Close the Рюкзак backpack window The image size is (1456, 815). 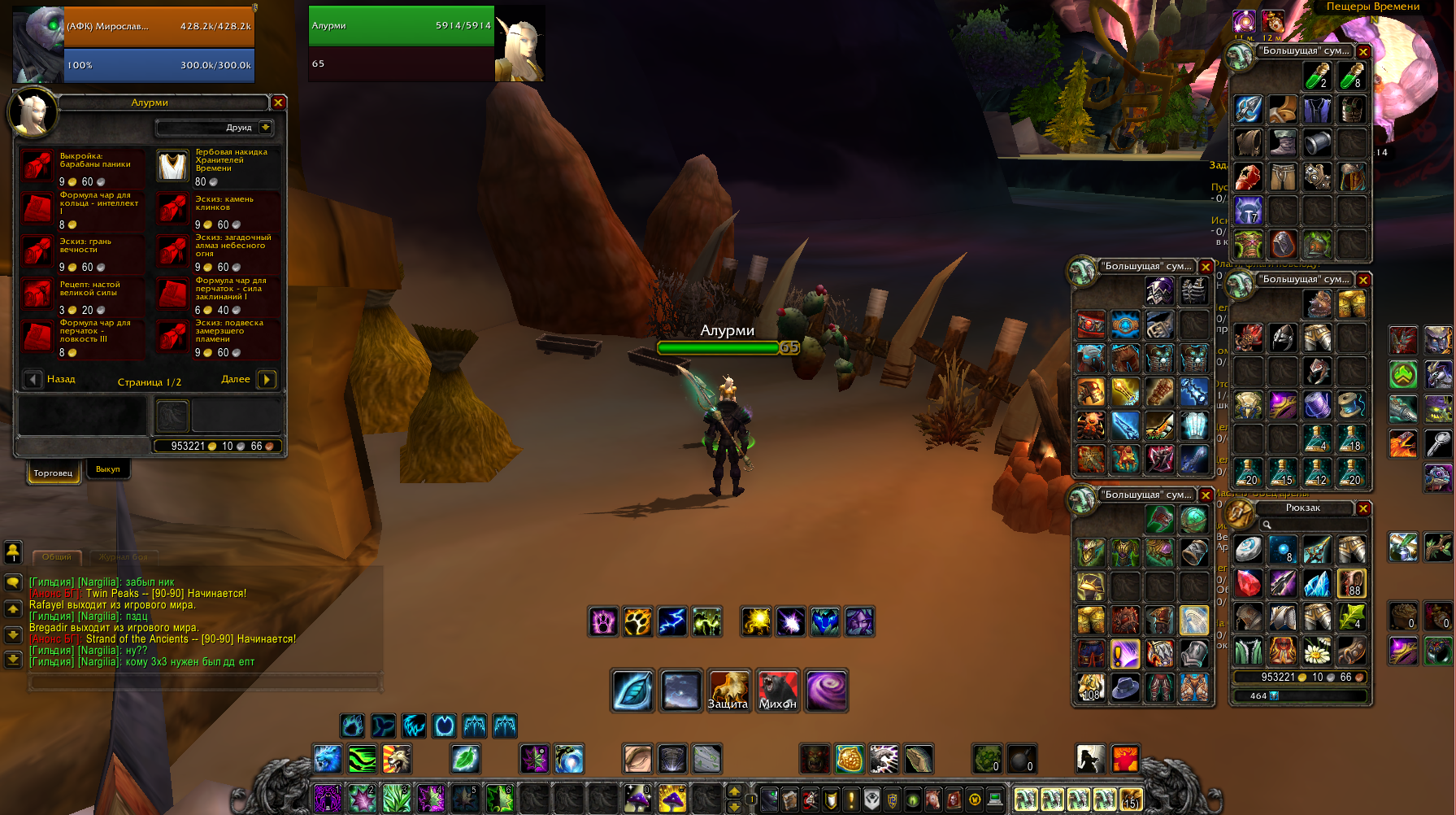tap(1363, 508)
